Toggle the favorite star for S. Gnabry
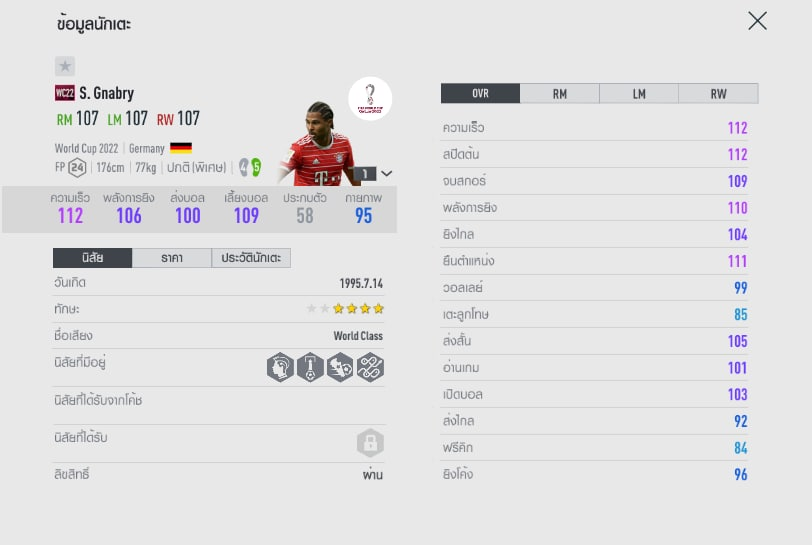 (x=65, y=66)
